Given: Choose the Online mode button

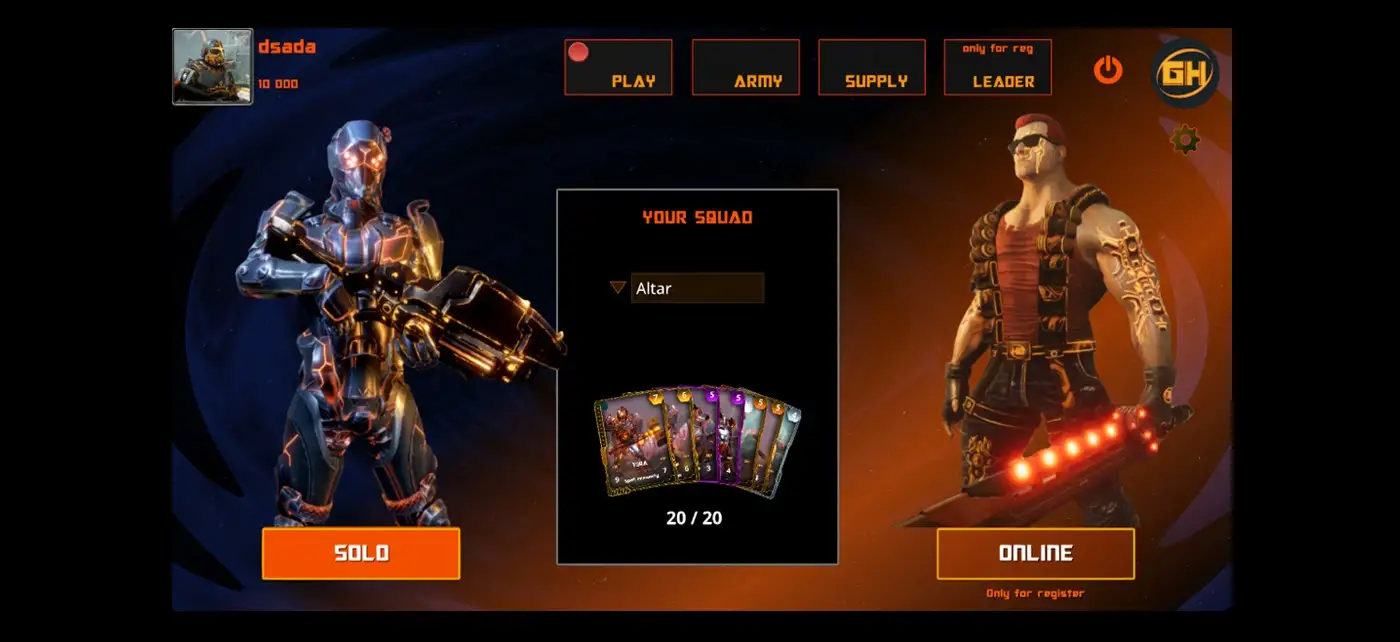Looking at the screenshot, I should click(1035, 554).
